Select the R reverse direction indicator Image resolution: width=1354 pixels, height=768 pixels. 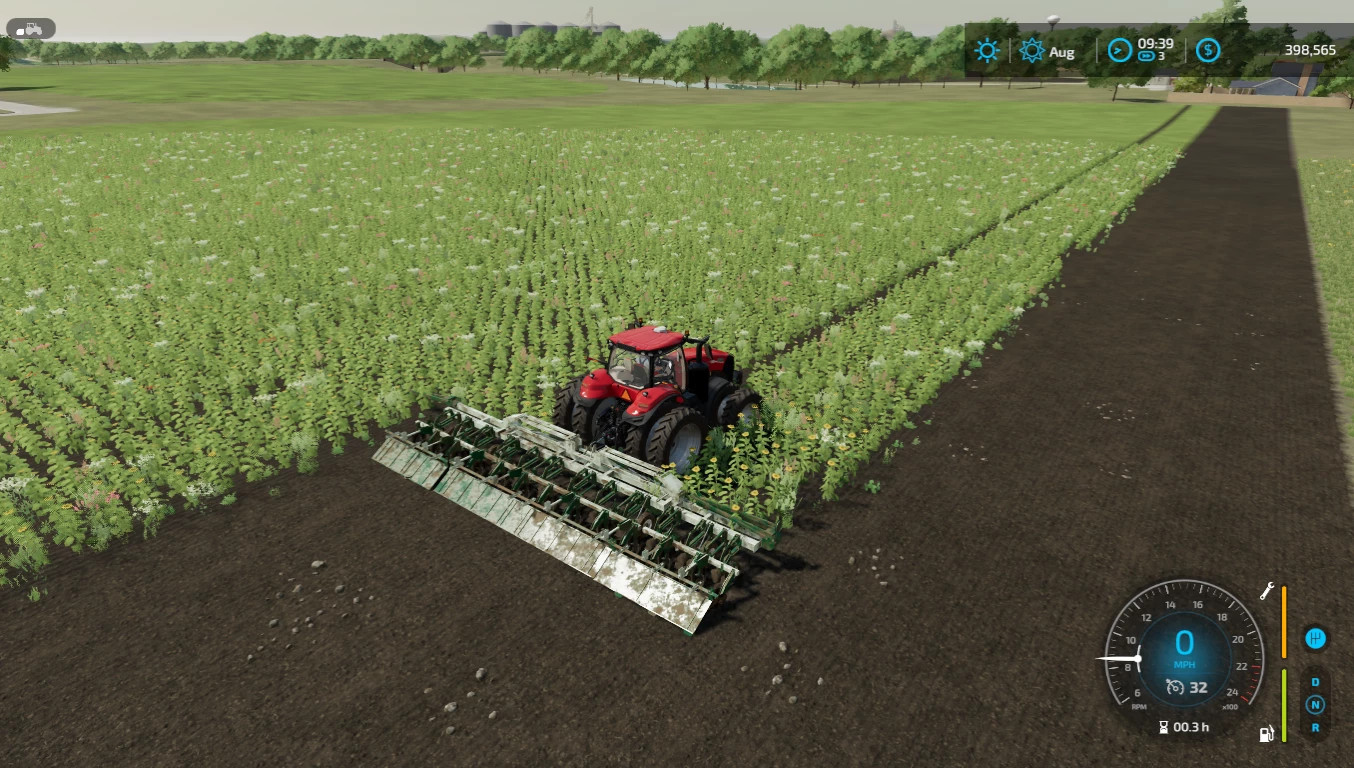[x=1315, y=728]
